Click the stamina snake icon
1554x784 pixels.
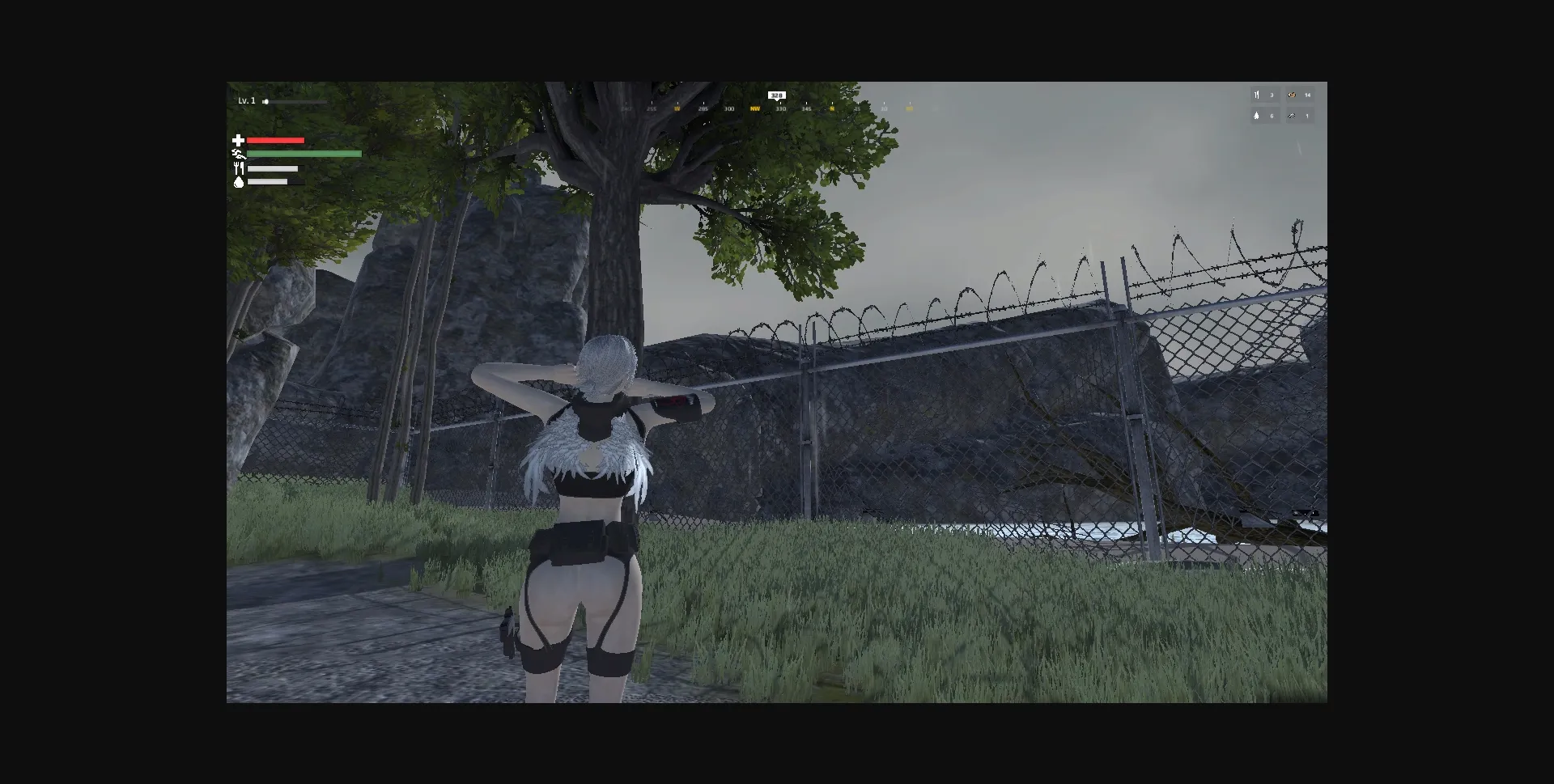(238, 154)
